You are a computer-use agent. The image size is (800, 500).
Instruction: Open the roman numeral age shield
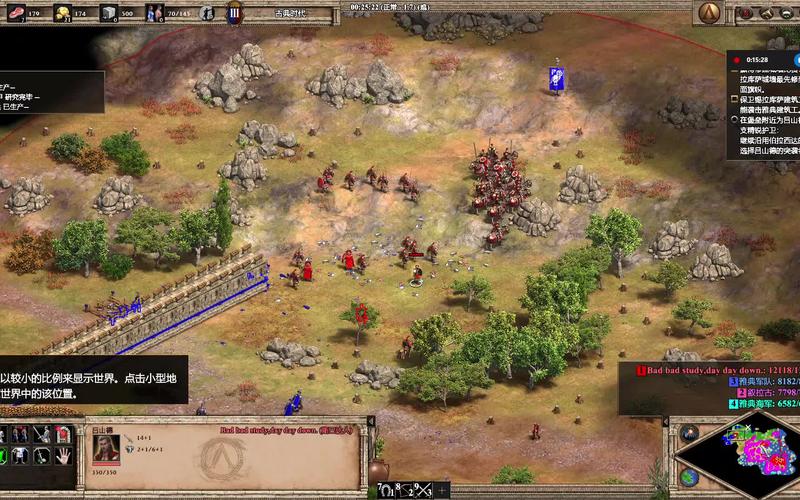click(234, 13)
